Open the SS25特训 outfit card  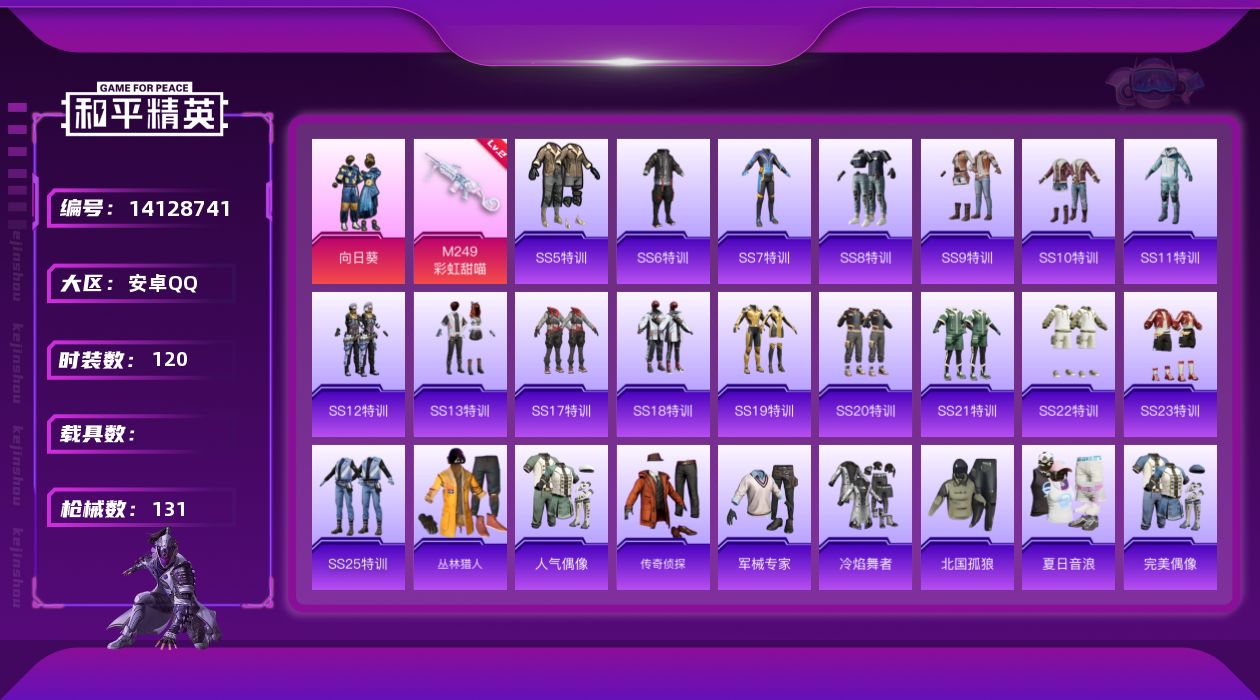click(x=358, y=517)
